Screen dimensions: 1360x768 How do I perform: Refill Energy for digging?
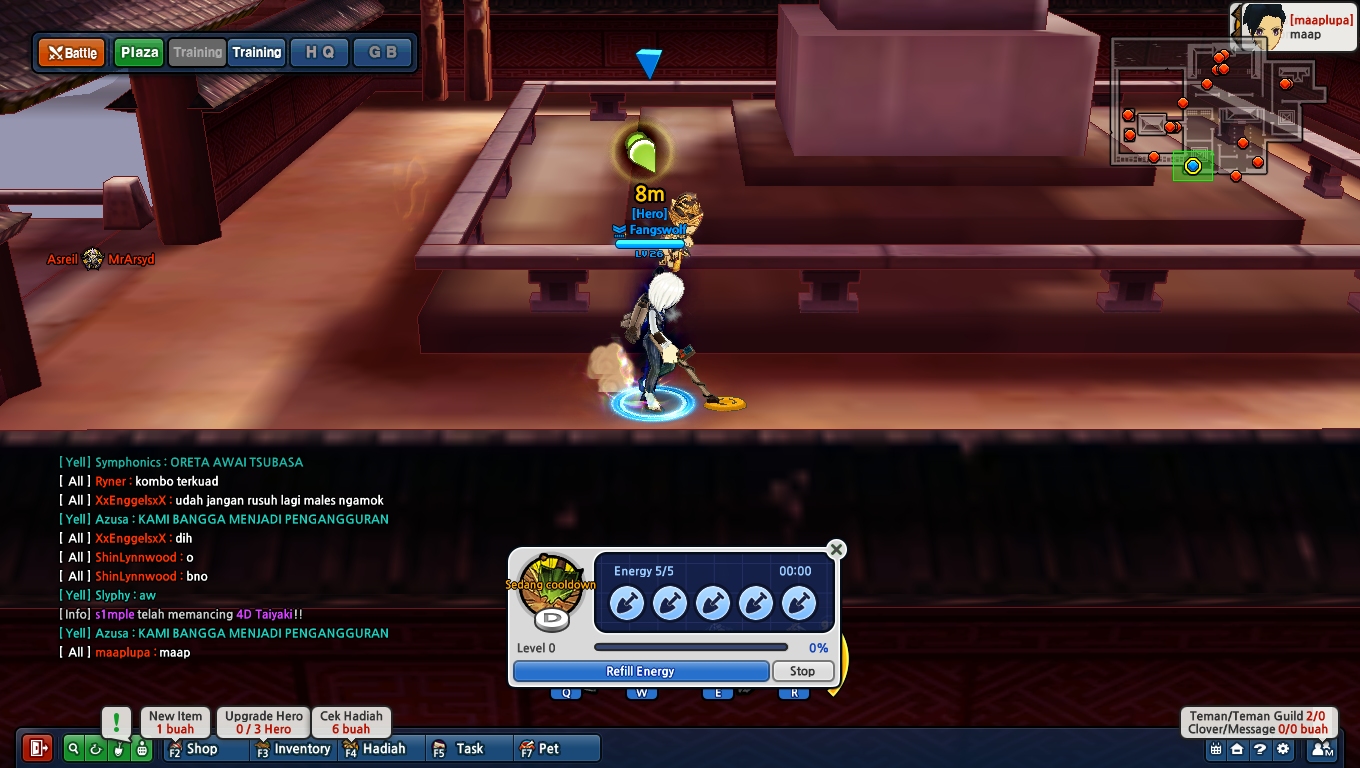(x=640, y=671)
